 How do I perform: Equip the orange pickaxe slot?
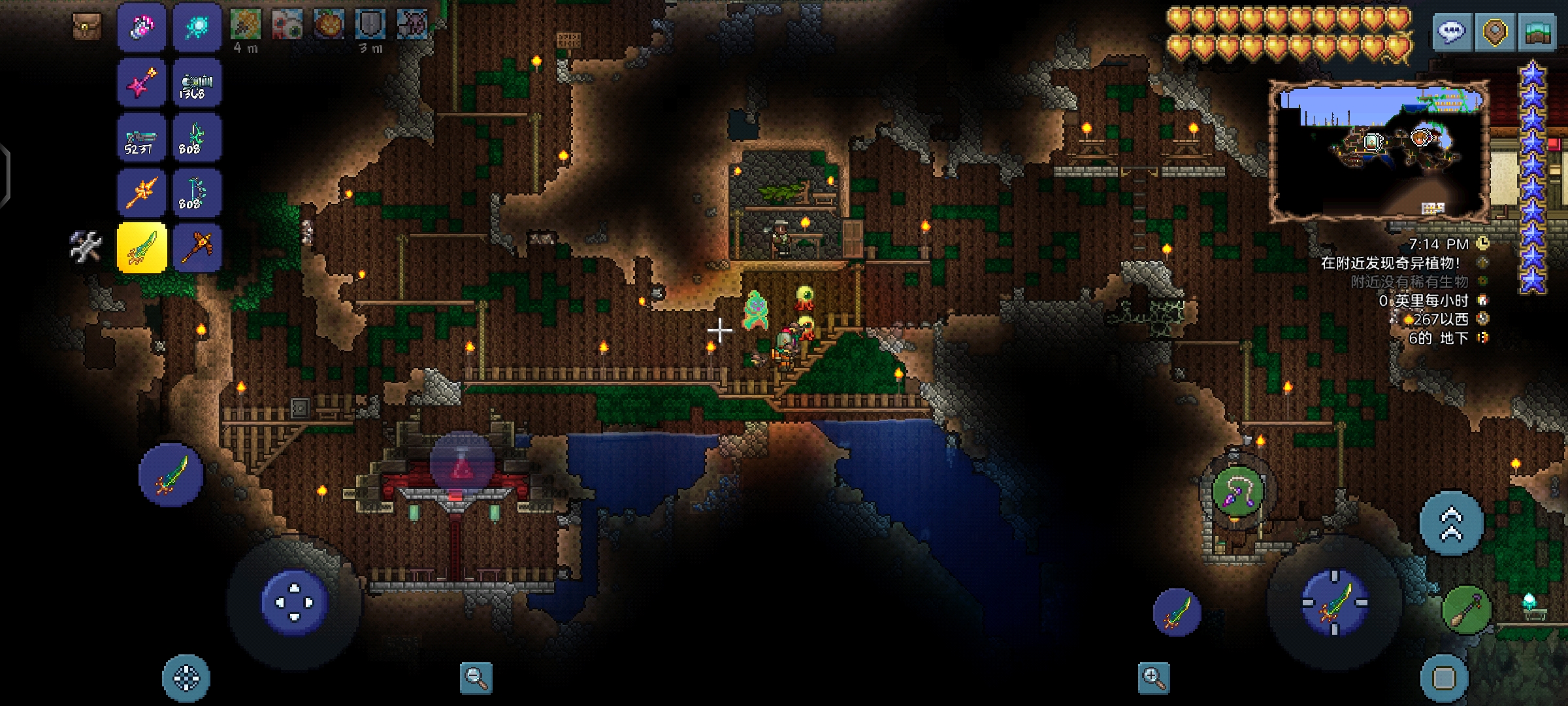click(x=197, y=248)
